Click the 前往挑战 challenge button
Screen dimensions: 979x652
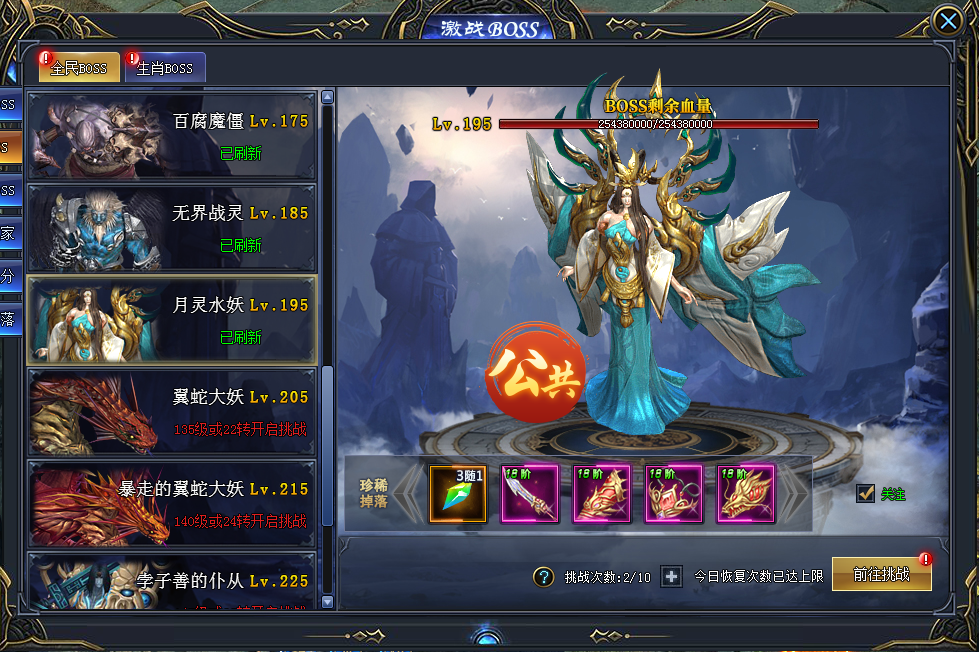(881, 575)
